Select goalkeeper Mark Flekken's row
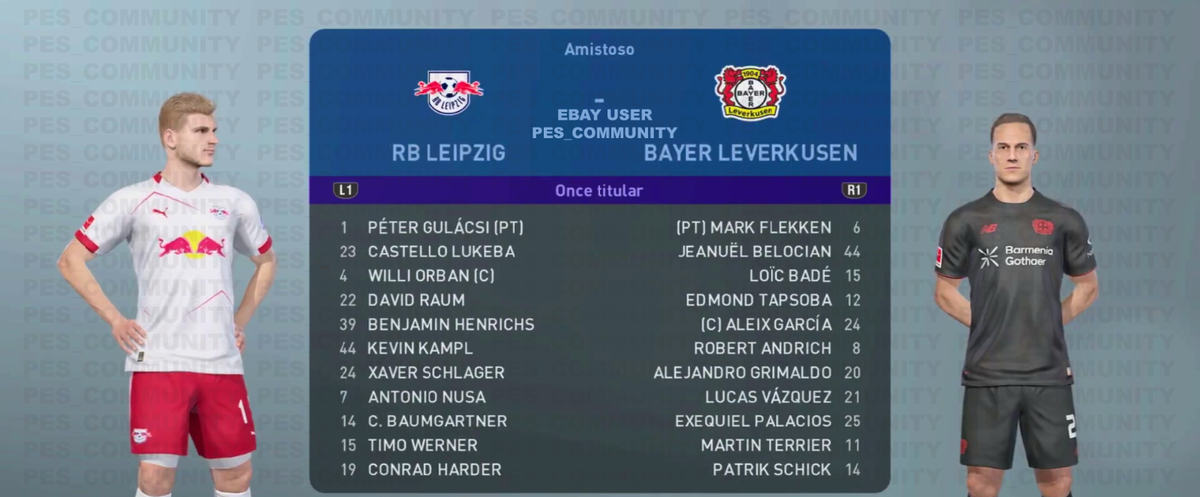This screenshot has width=1200, height=497. pyautogui.click(x=754, y=227)
